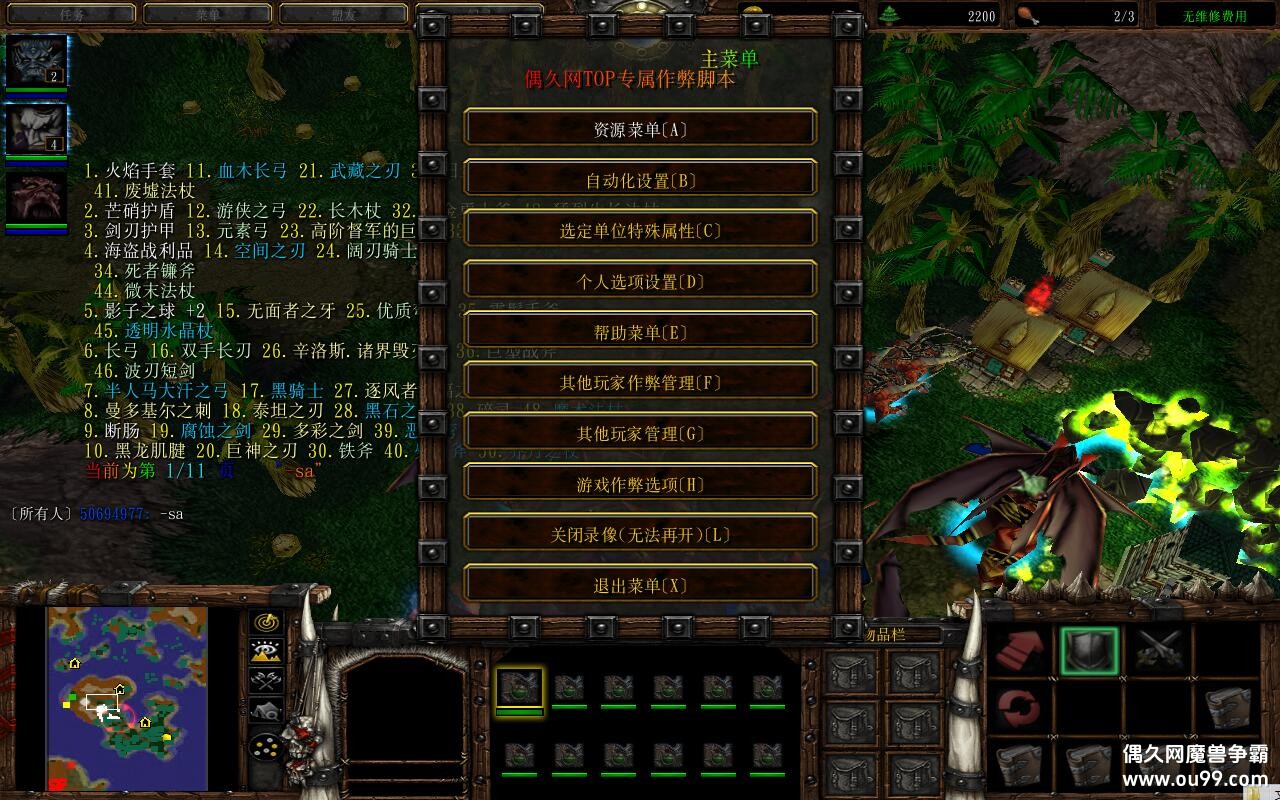Select the level 2 hero portrait

tap(36, 58)
